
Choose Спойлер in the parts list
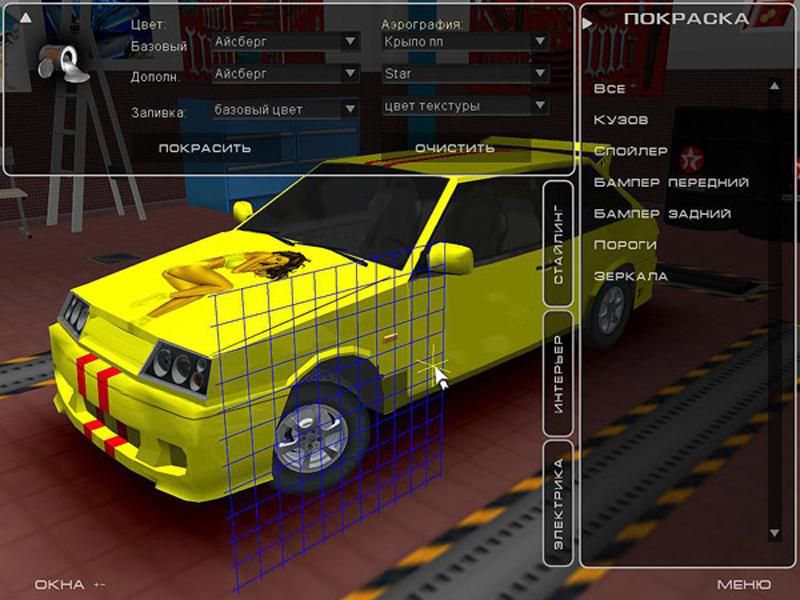[630, 151]
